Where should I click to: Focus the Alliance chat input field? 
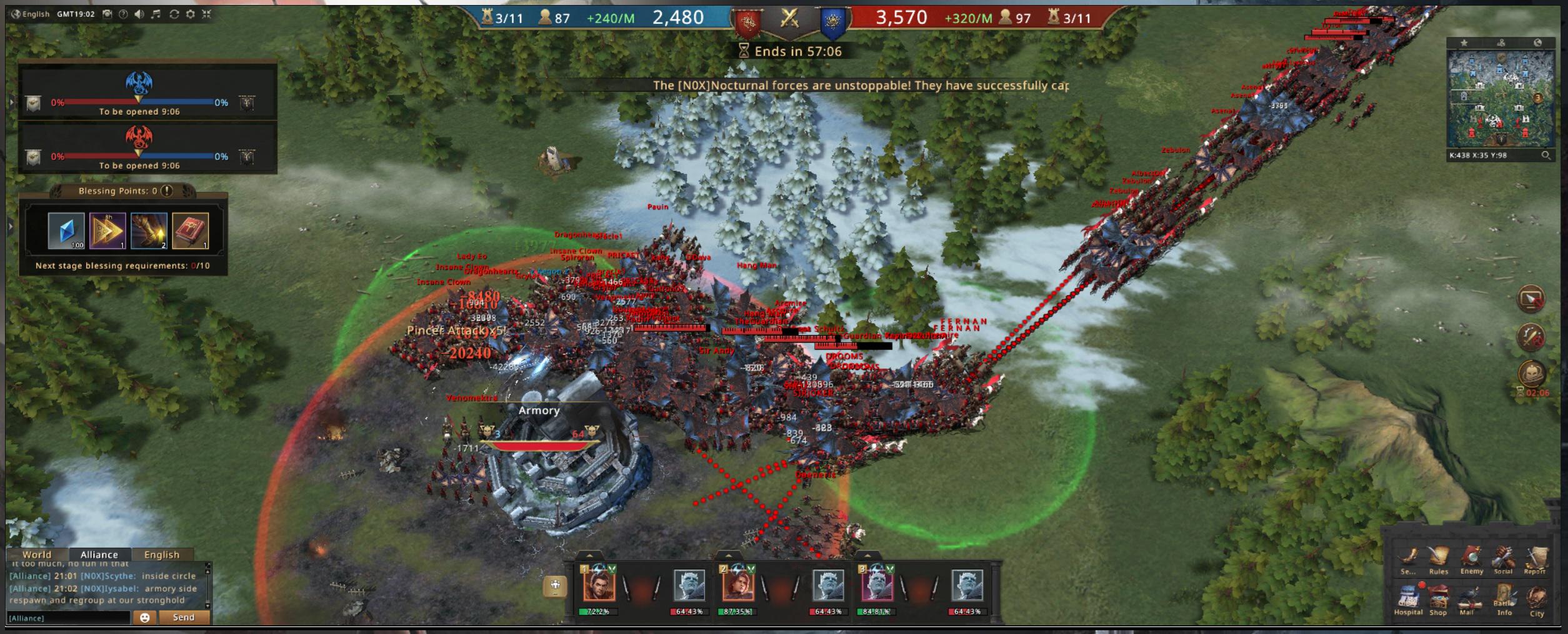coord(69,618)
